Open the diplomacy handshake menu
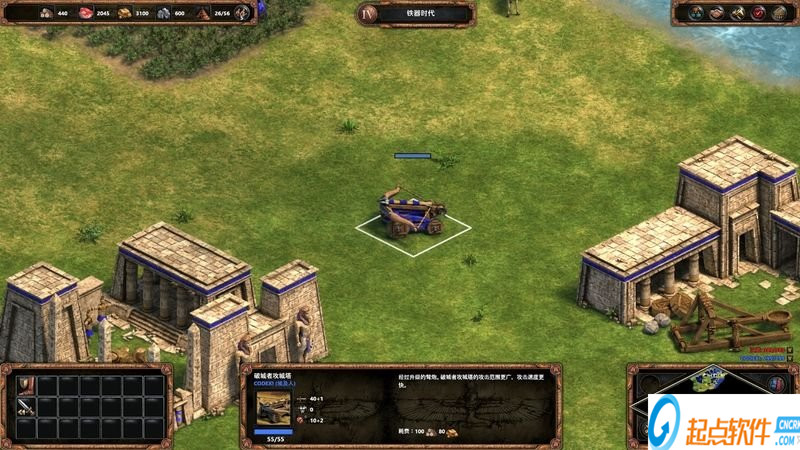 click(715, 13)
